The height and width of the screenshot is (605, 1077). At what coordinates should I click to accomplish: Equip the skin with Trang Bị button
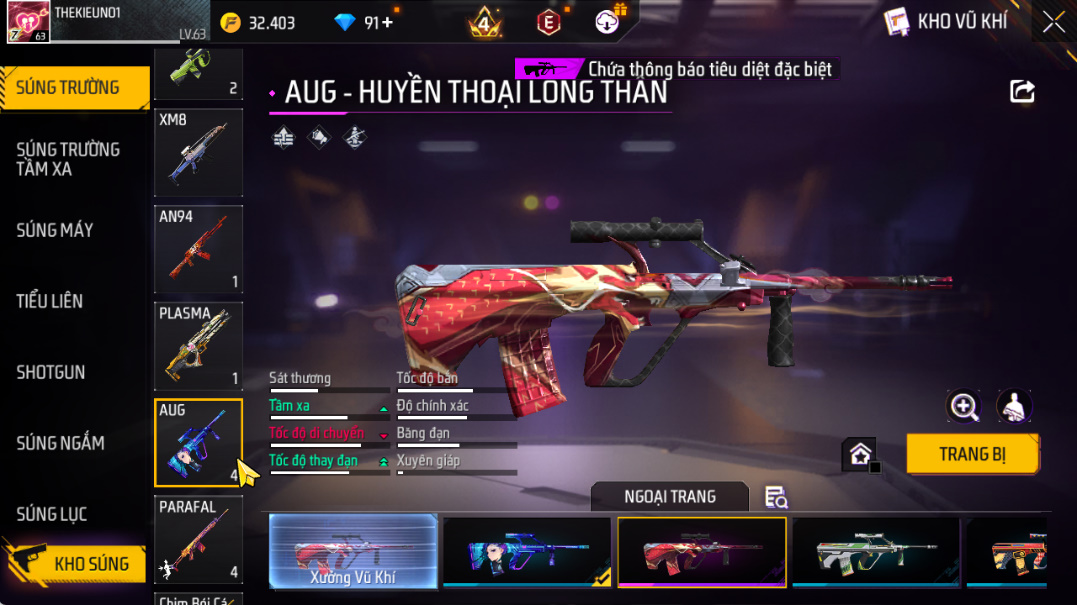[x=972, y=454]
